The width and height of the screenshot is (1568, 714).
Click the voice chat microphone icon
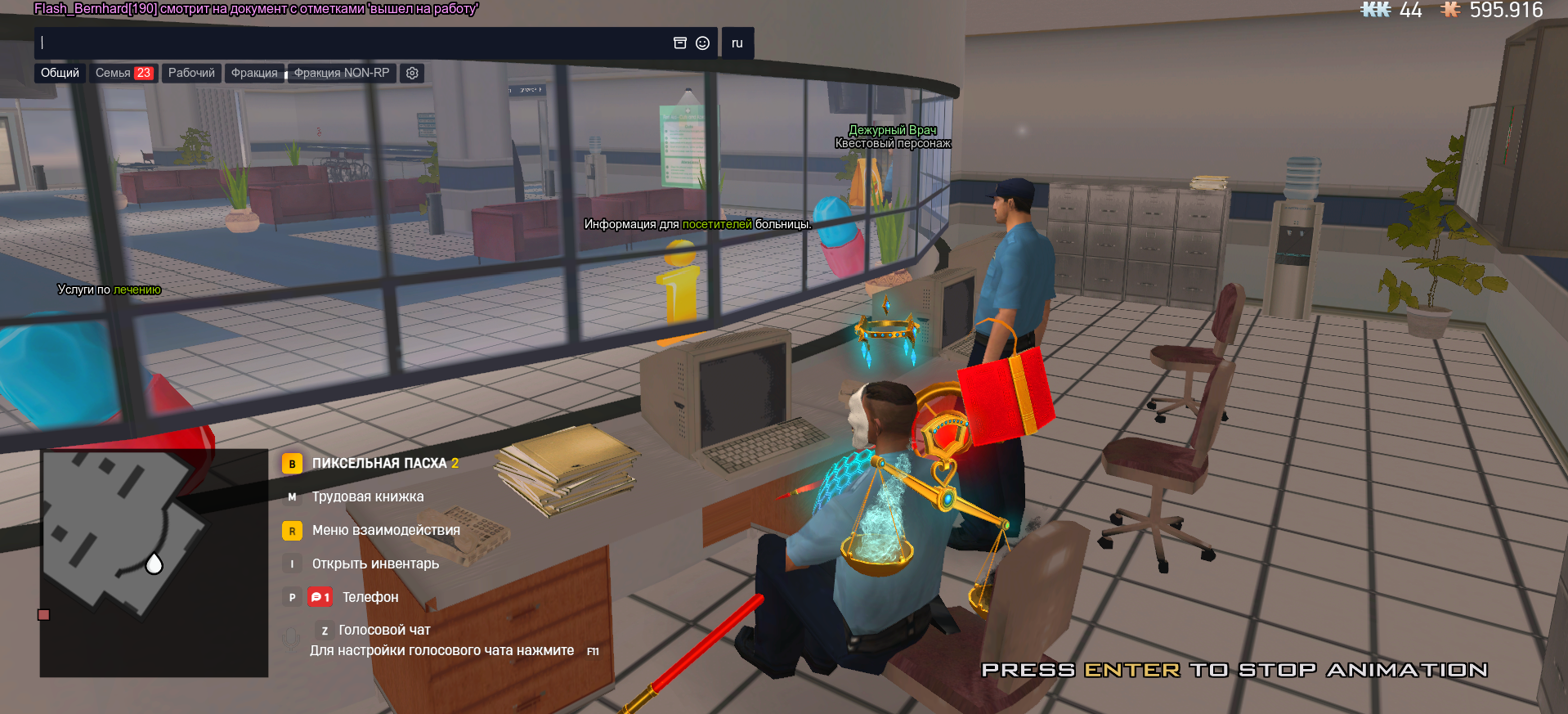[290, 640]
